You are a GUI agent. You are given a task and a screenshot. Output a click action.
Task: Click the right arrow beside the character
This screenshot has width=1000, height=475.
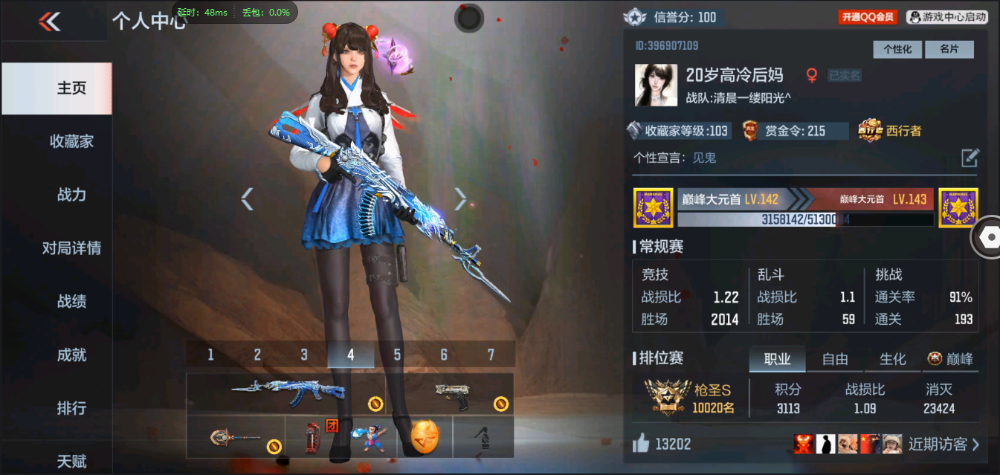coord(460,199)
